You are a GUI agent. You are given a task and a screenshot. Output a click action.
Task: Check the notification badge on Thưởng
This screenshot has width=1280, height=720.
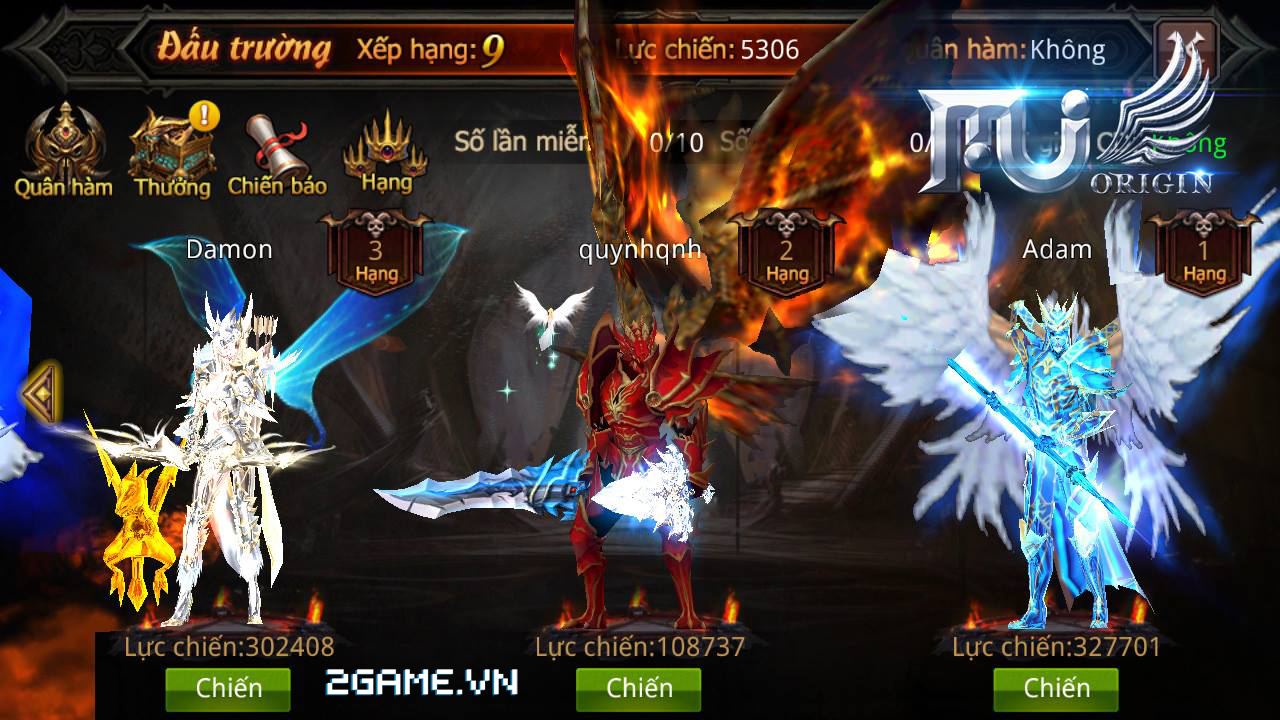pyautogui.click(x=204, y=117)
